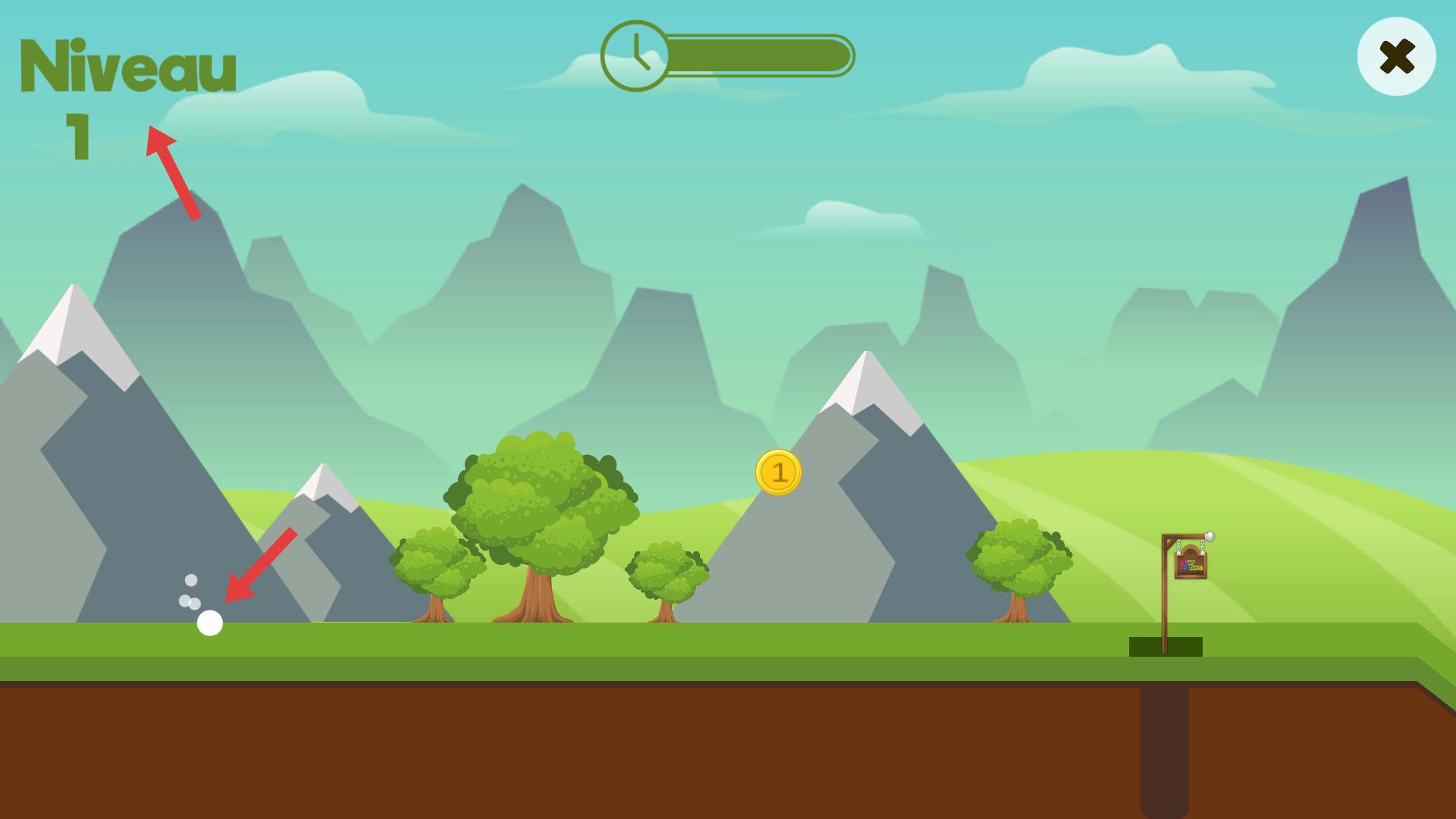The image size is (1456, 819).
Task: Close the level with the X button
Action: [1396, 57]
